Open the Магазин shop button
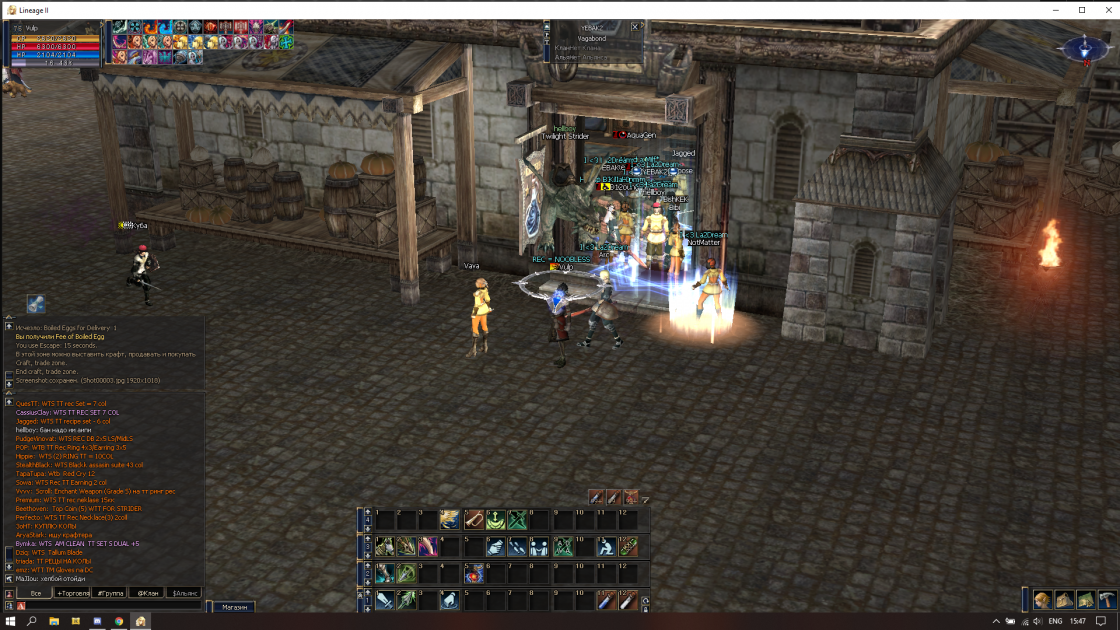 click(234, 607)
